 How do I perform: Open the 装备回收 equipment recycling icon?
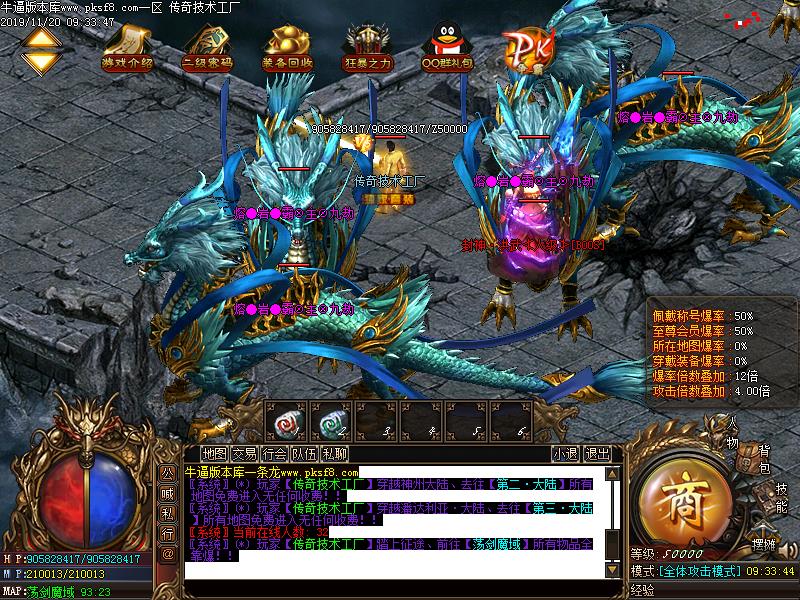287,46
